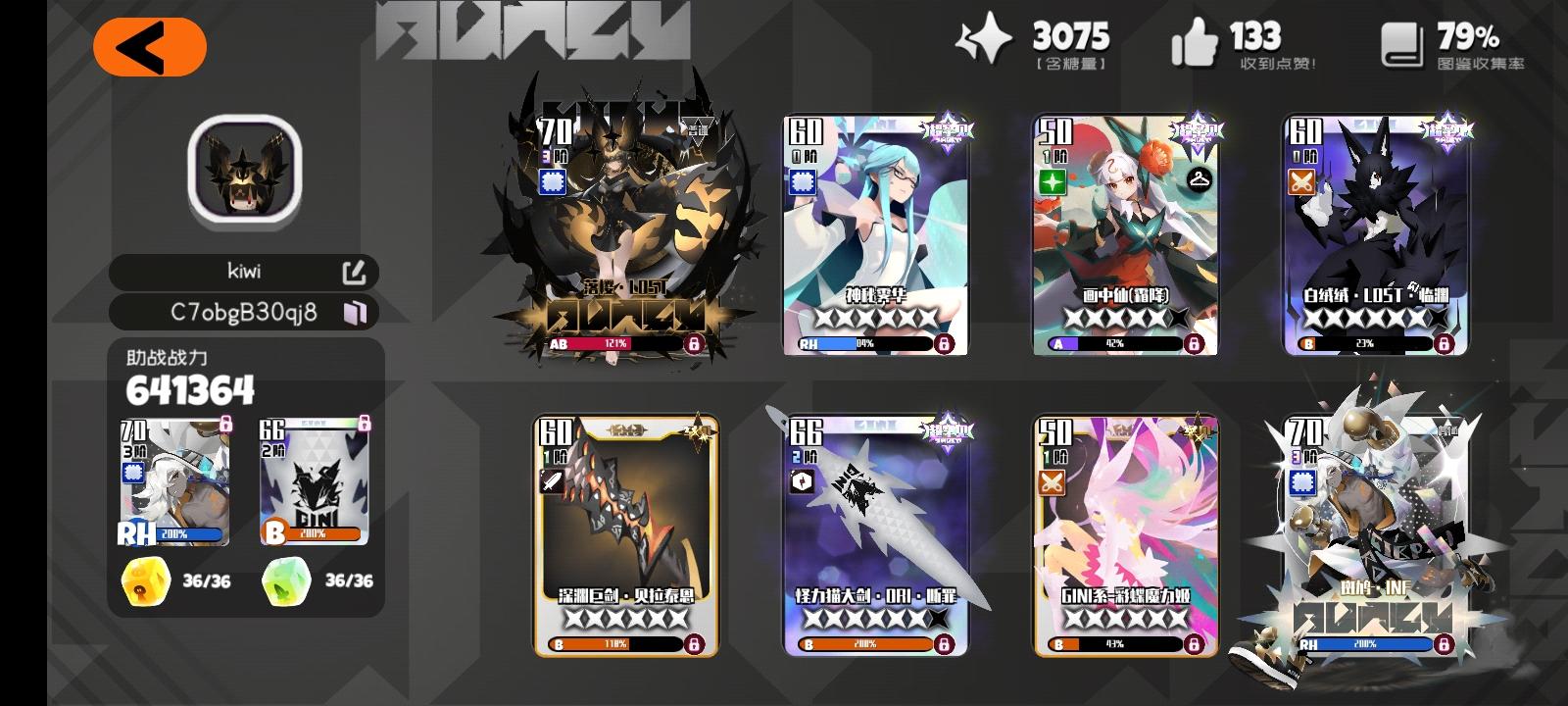1568x706 pixels.
Task: Click the hanger costume icon on 画中仙(霜降) card
Action: [x=1198, y=180]
